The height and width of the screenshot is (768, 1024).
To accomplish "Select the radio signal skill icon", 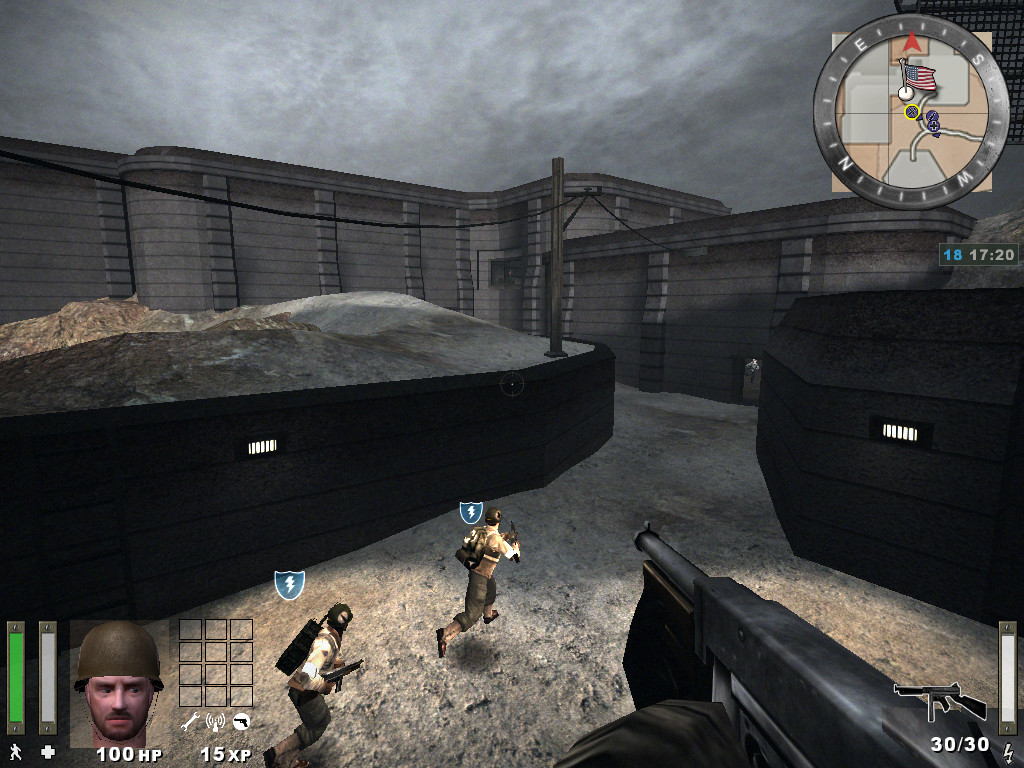I will [214, 720].
